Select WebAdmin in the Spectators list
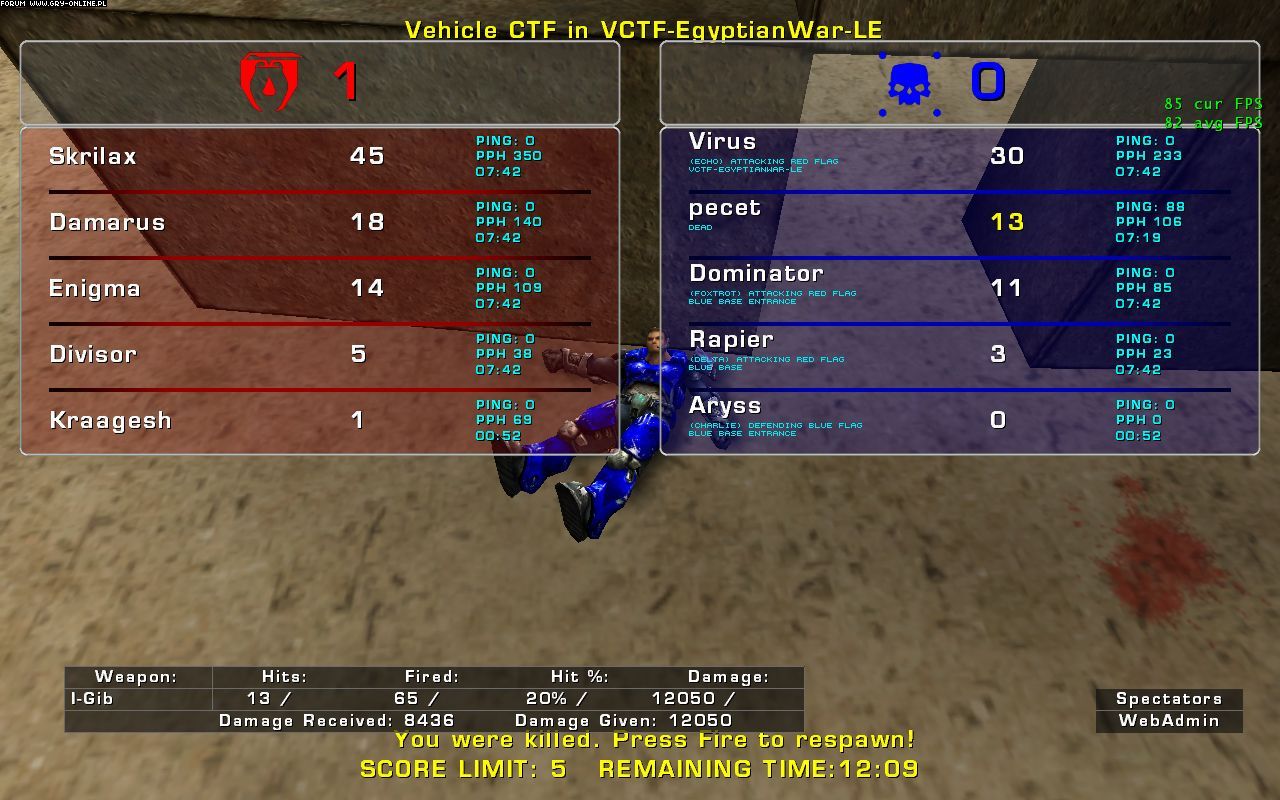The image size is (1280, 800). point(1168,720)
